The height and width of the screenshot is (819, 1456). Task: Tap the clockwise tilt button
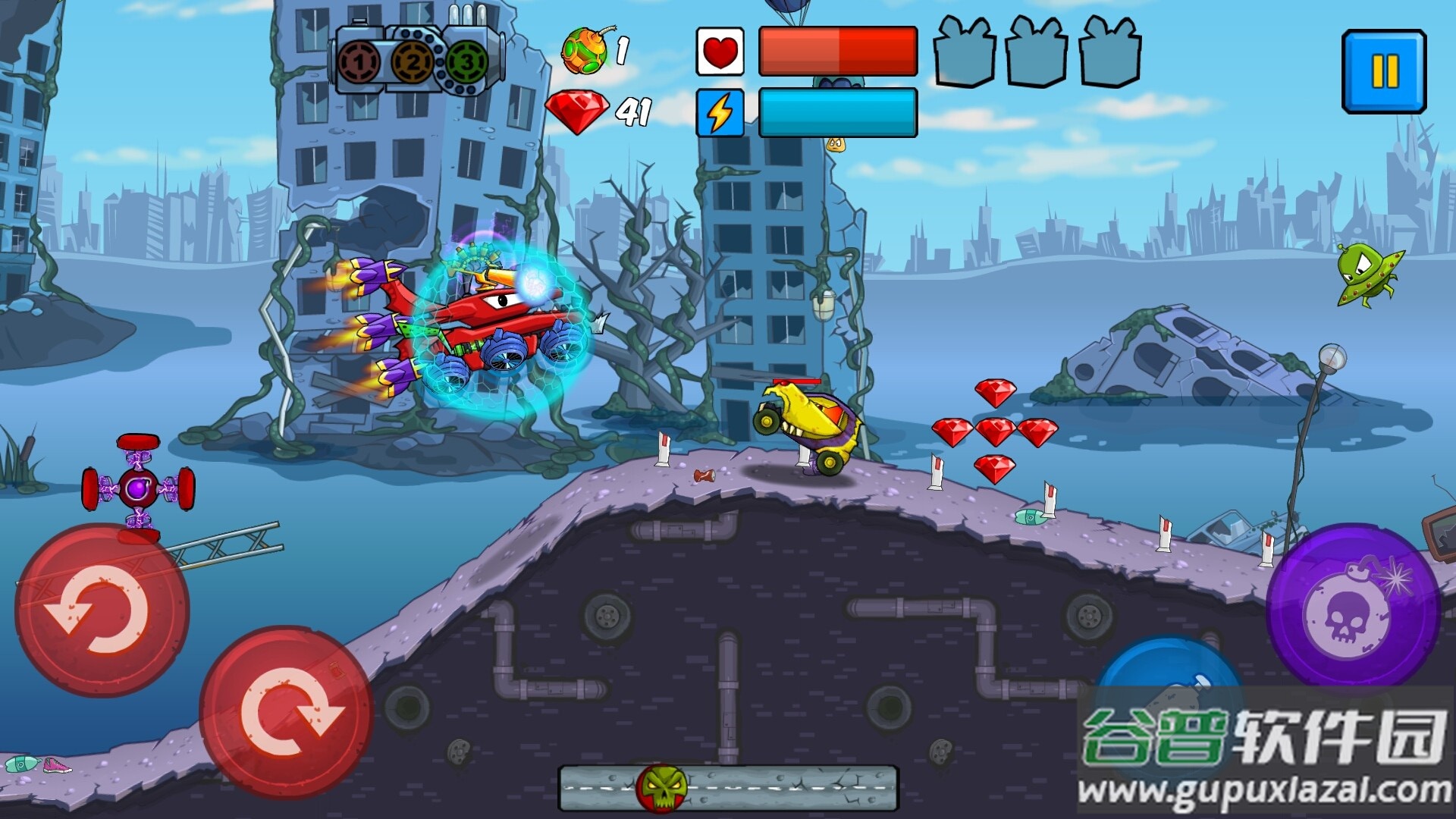pyautogui.click(x=287, y=711)
